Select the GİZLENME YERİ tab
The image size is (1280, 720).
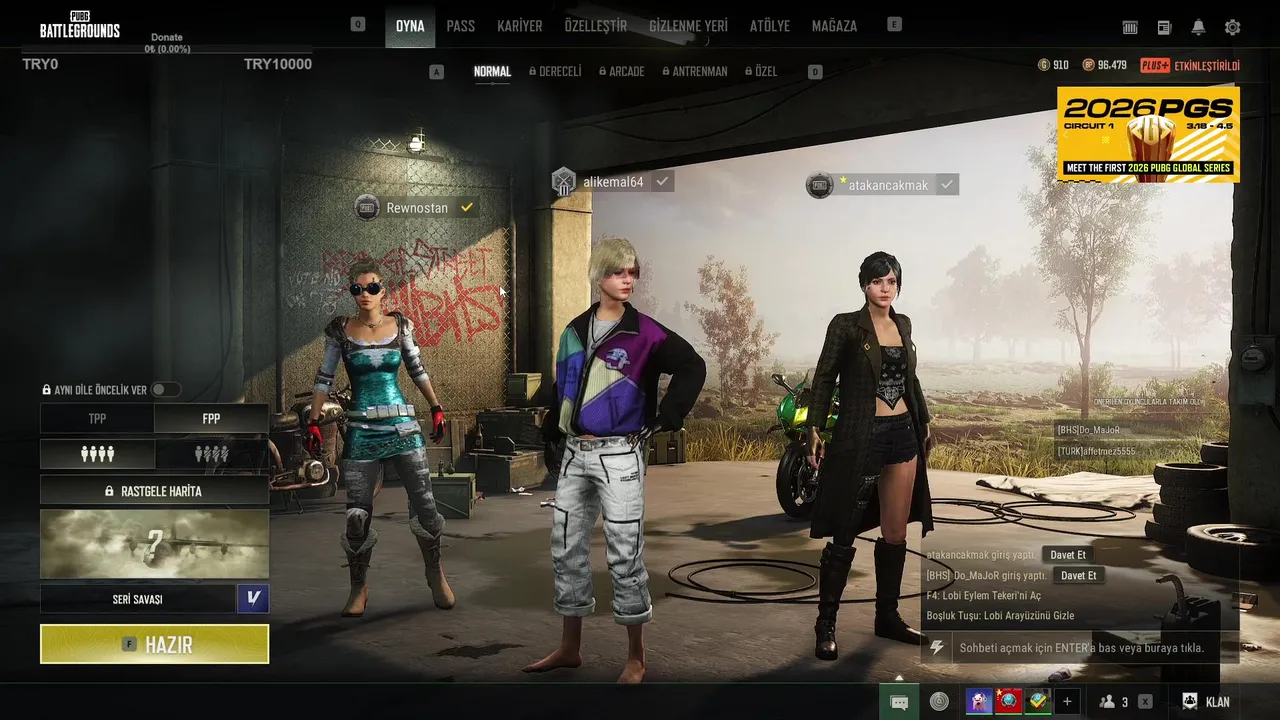[x=688, y=26]
